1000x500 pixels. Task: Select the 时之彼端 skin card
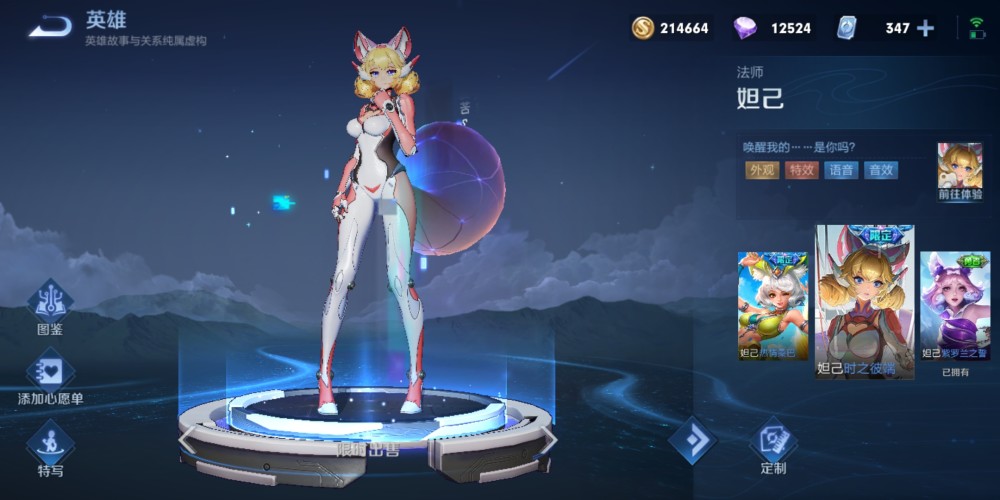pyautogui.click(x=865, y=300)
